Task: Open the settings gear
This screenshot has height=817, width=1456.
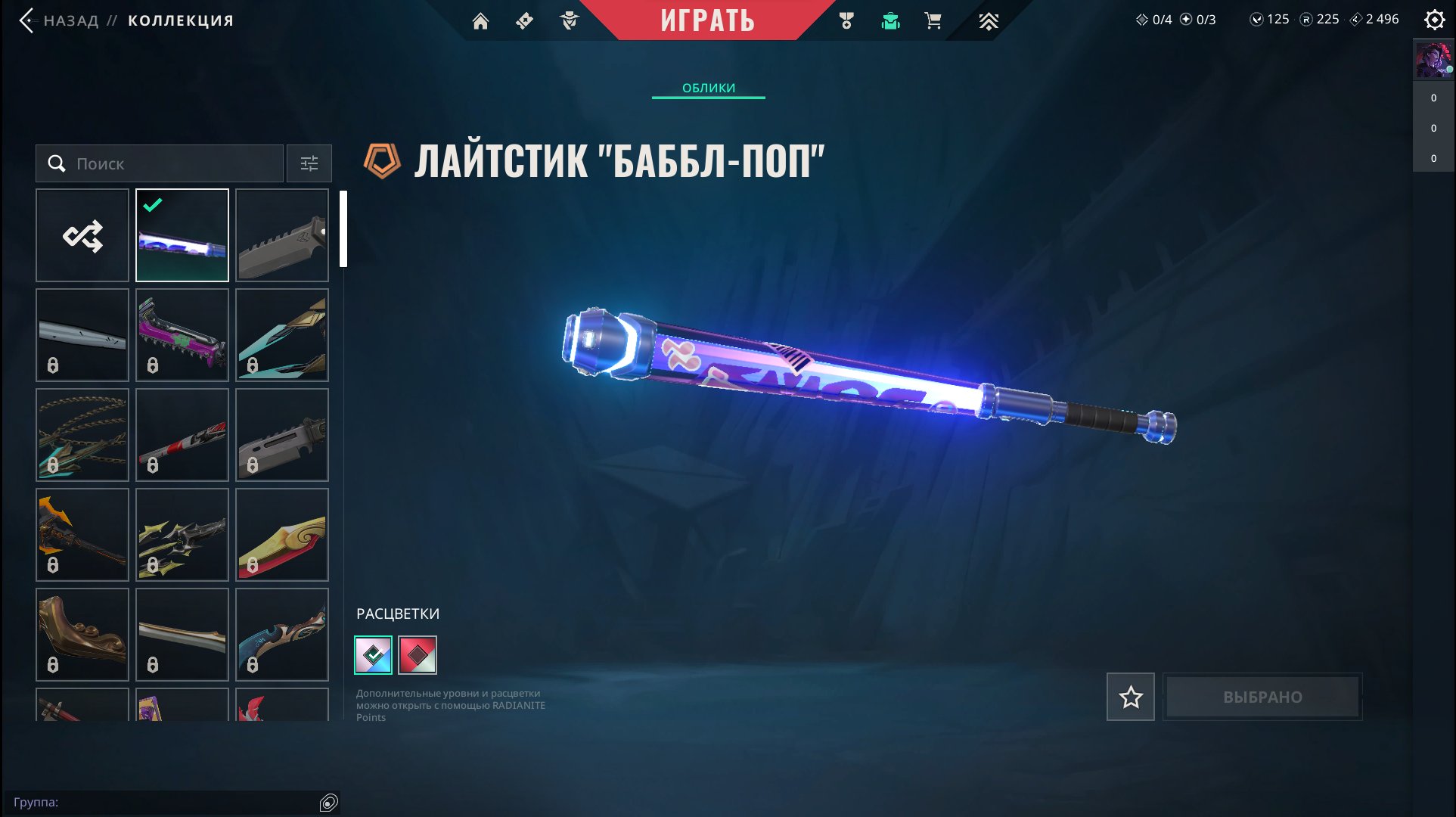Action: [1434, 20]
